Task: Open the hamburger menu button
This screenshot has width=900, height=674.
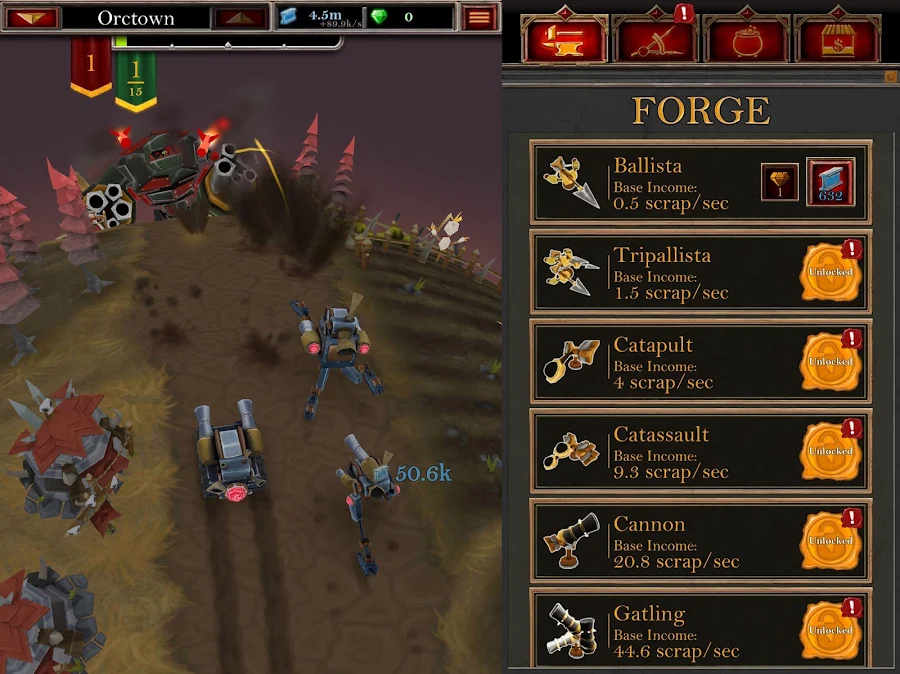Action: (x=481, y=17)
